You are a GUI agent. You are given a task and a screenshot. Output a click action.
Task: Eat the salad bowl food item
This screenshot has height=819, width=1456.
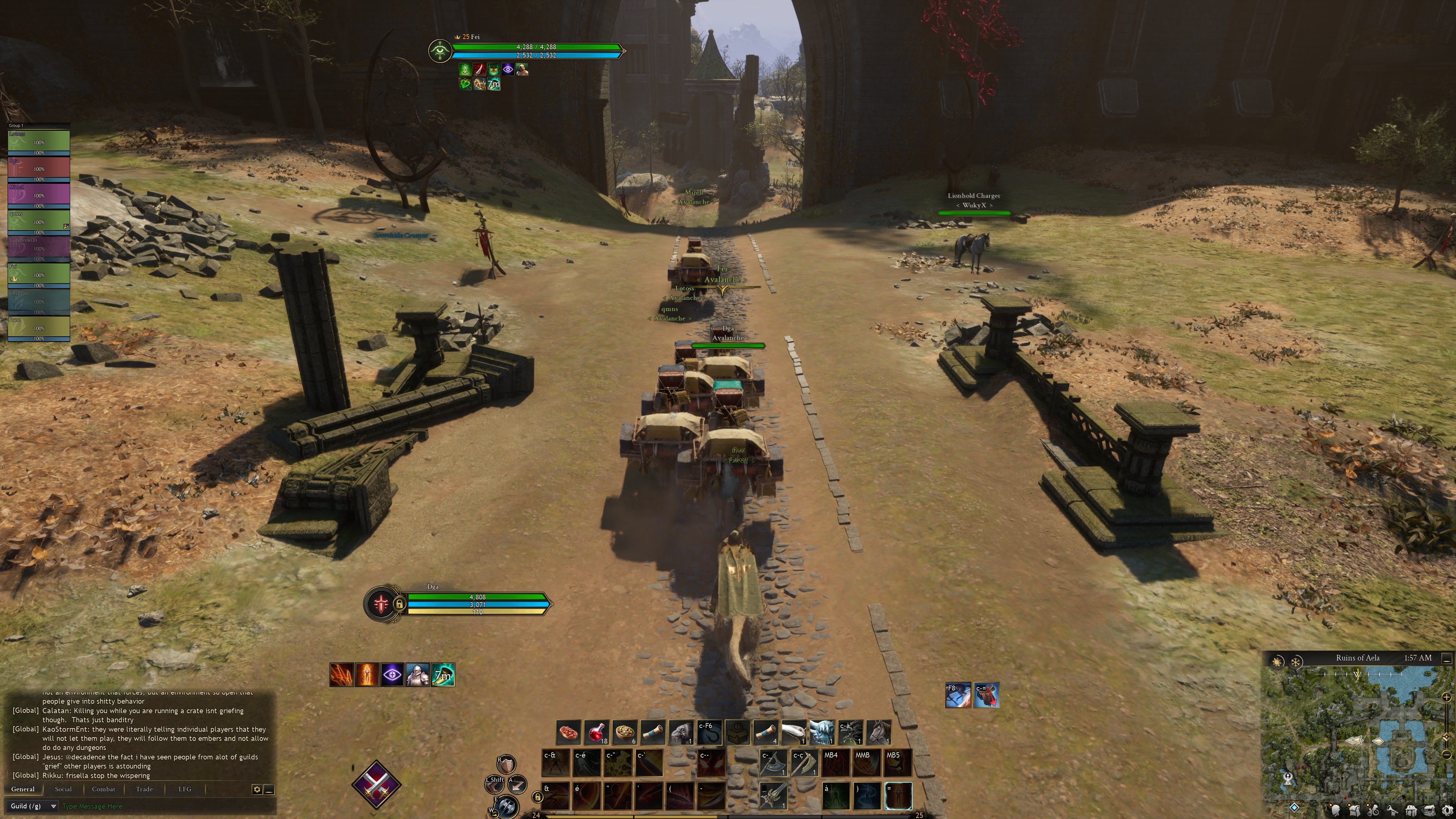(x=624, y=732)
